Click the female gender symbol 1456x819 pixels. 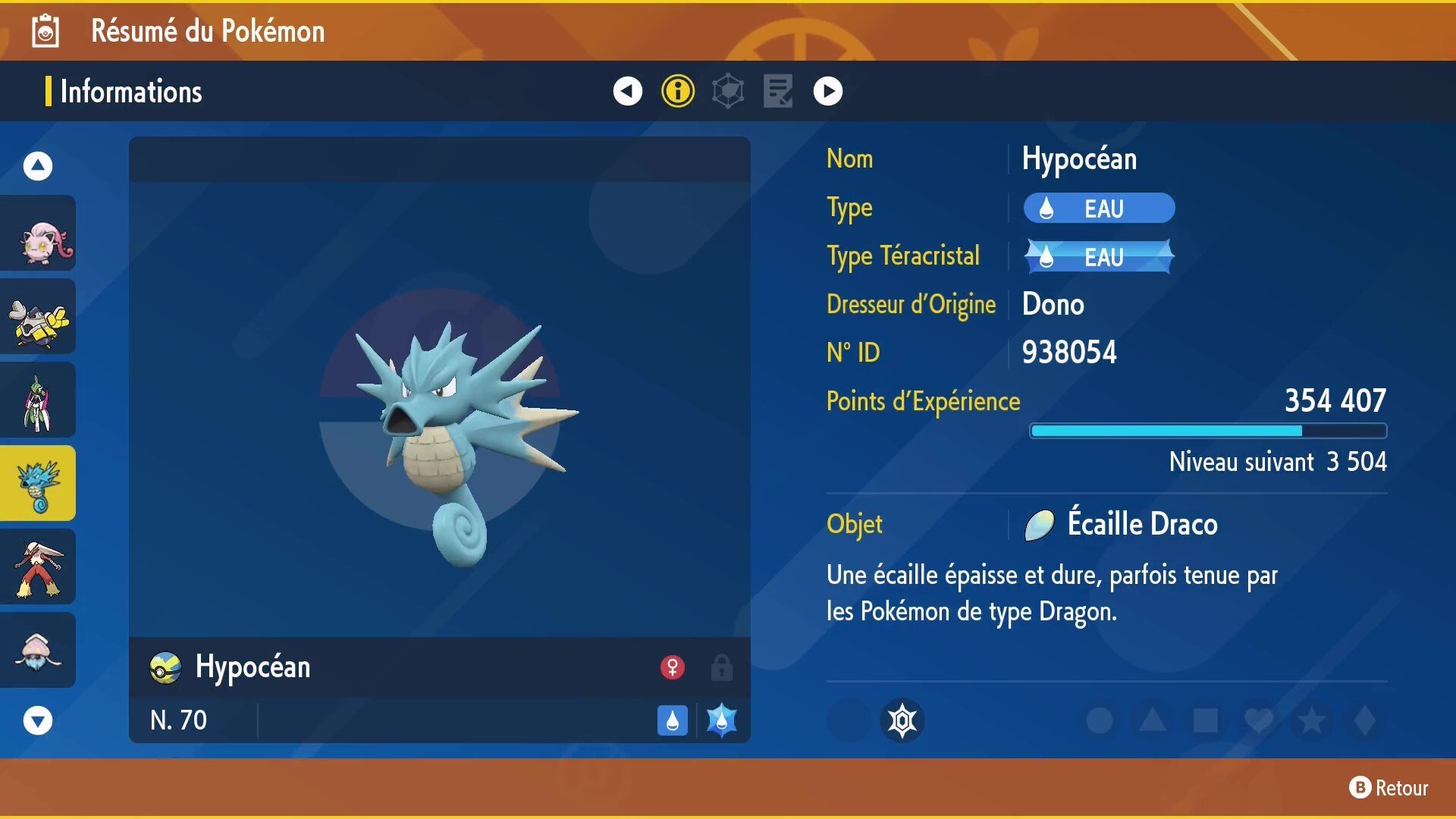(x=672, y=667)
